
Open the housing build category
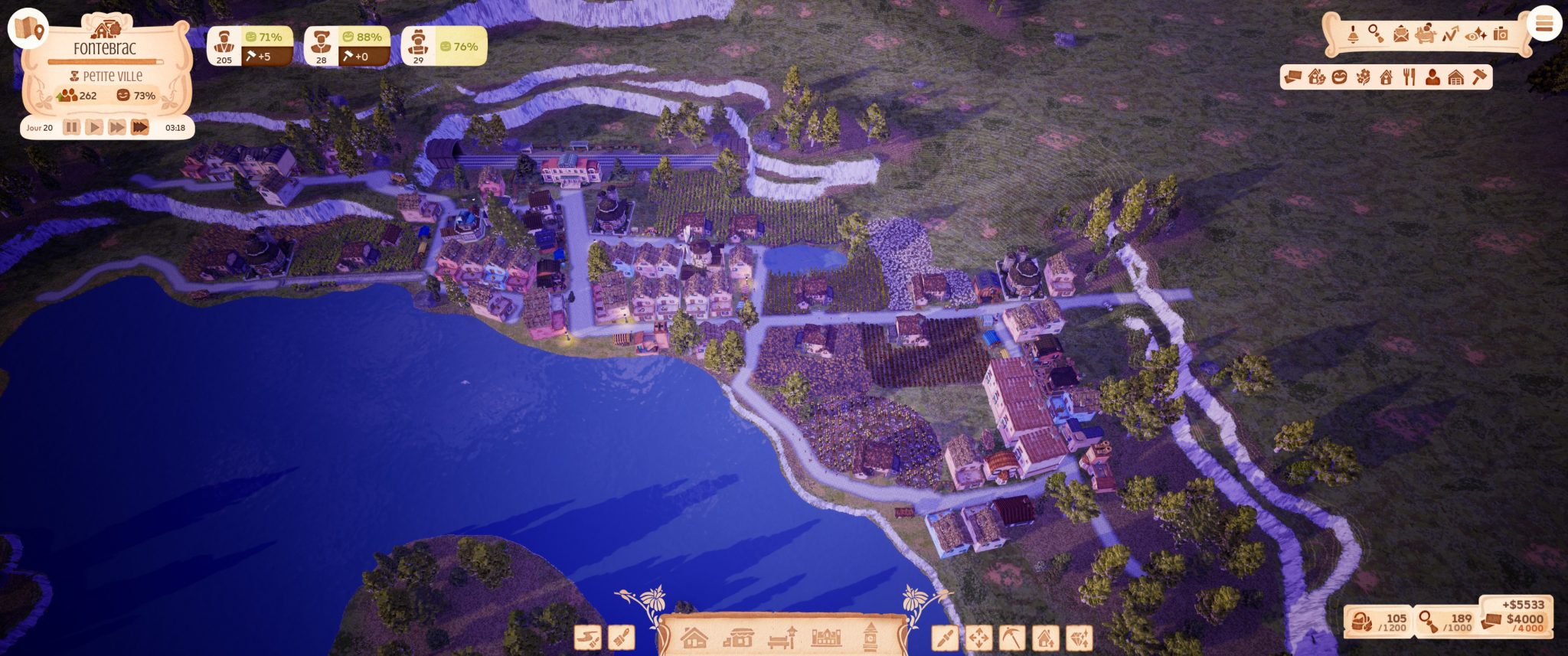coord(694,637)
